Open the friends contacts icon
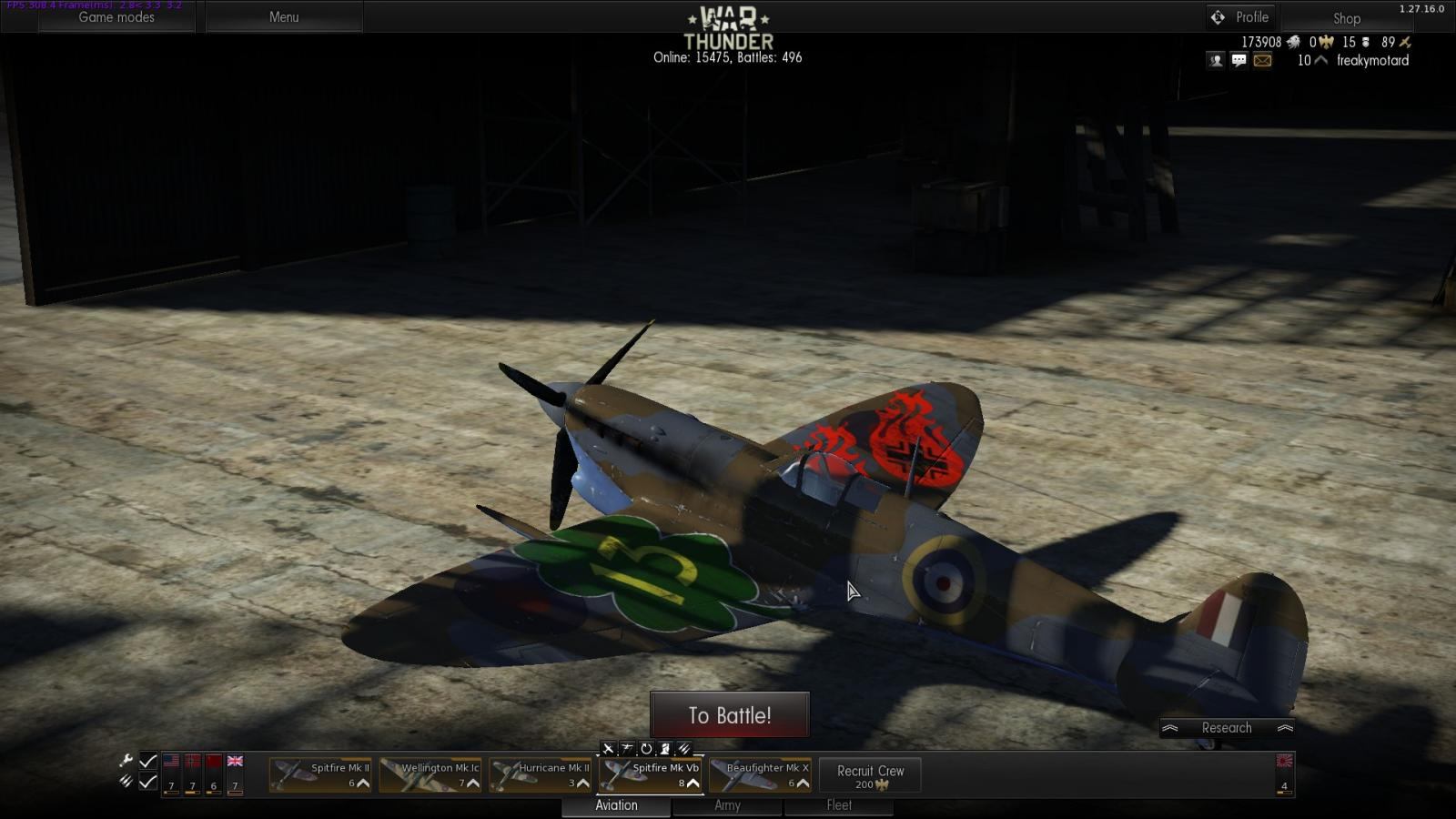This screenshot has height=819, width=1456. click(1216, 60)
